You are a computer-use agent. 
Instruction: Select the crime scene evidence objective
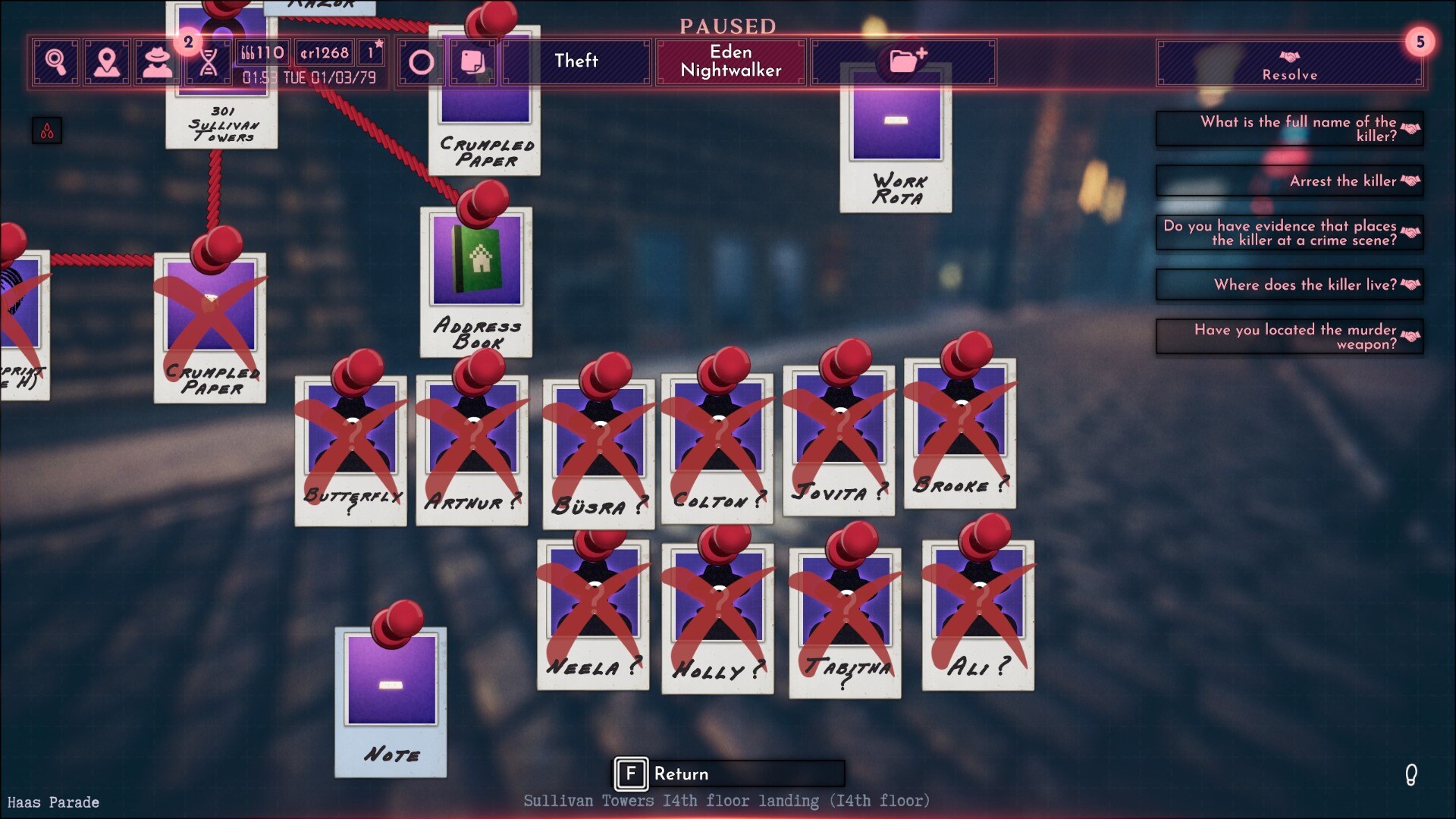point(1289,233)
